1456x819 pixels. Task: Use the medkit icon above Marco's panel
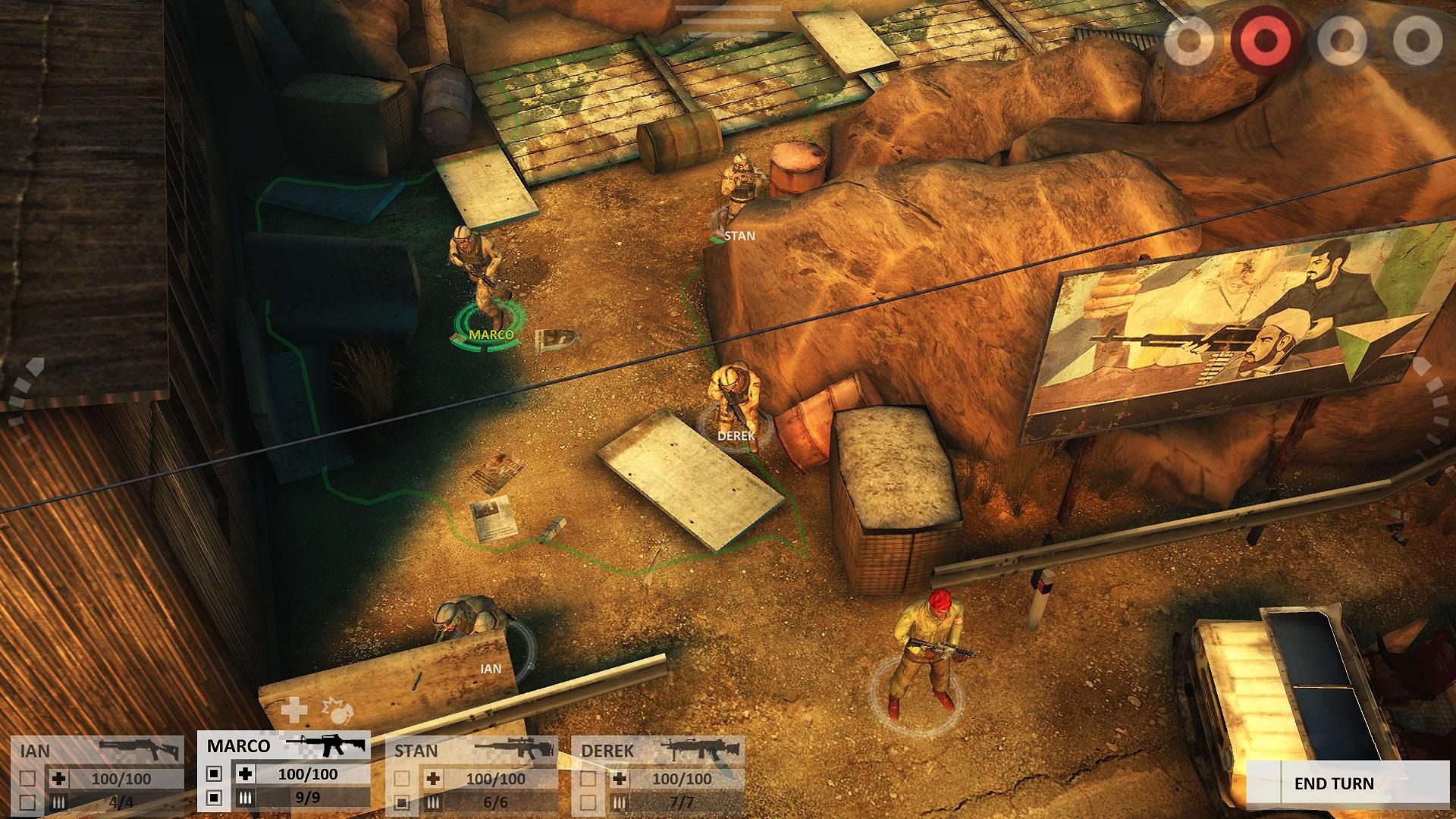294,711
